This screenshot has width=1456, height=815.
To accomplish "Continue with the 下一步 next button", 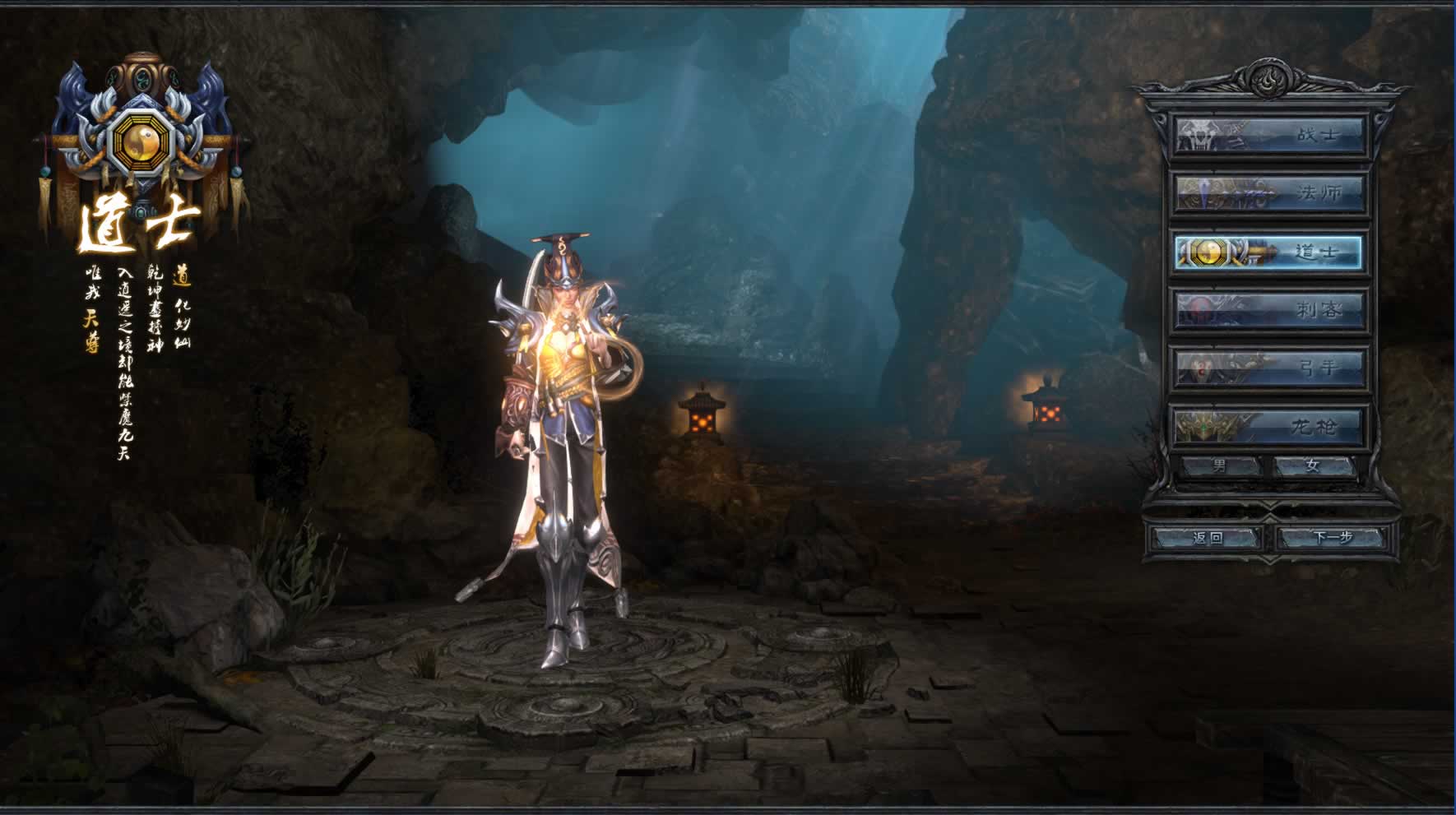I will (x=1333, y=538).
